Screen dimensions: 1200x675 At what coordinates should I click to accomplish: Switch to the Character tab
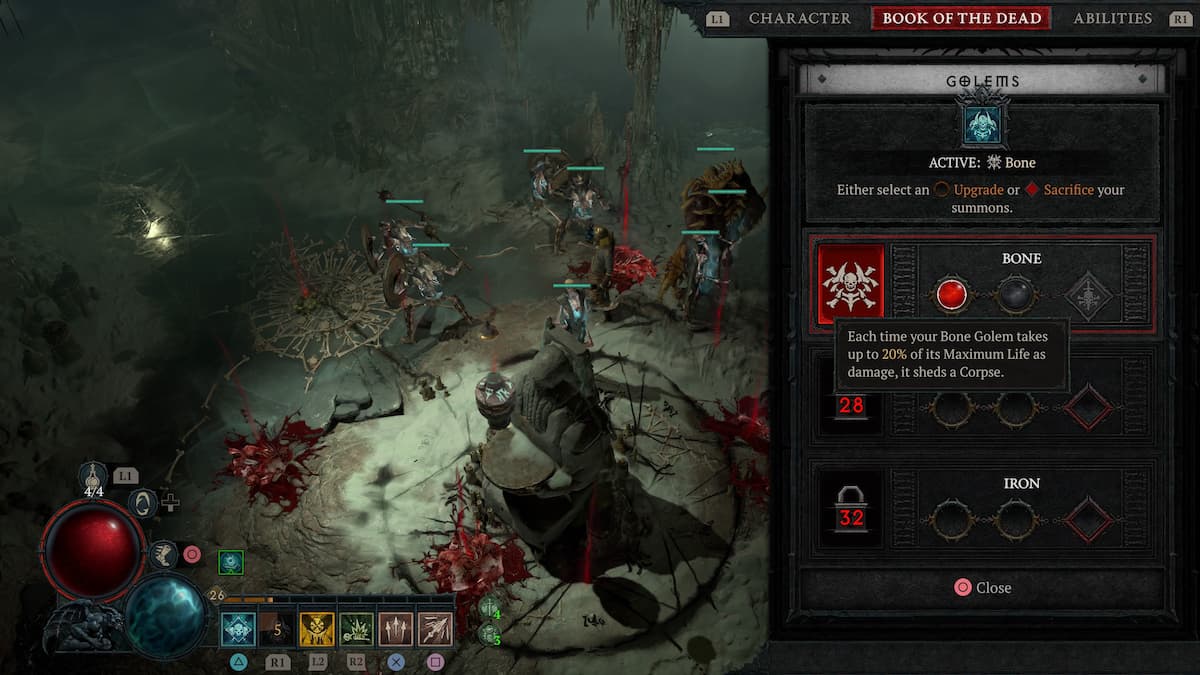tap(799, 18)
